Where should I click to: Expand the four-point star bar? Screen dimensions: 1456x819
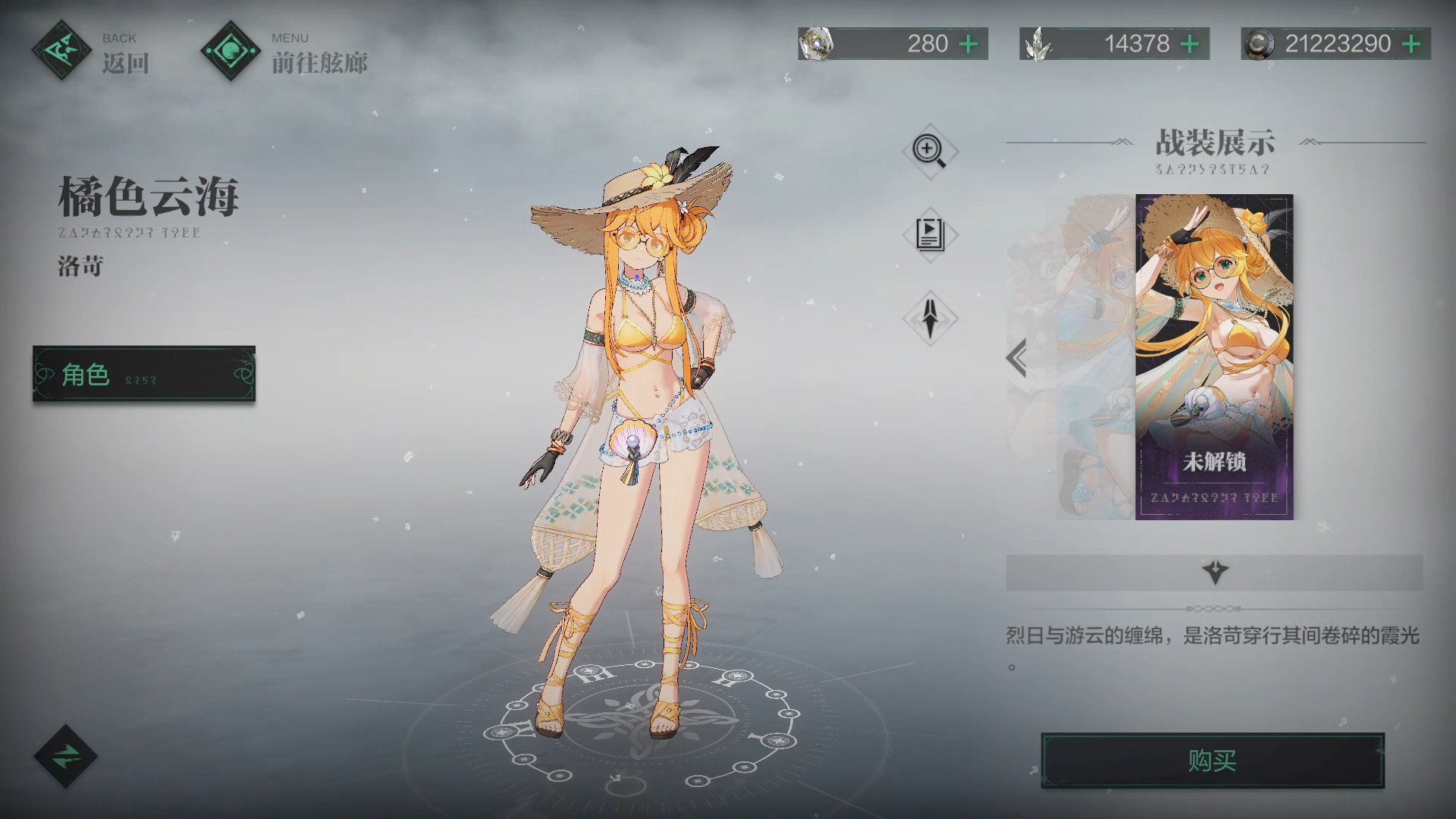(x=1214, y=572)
